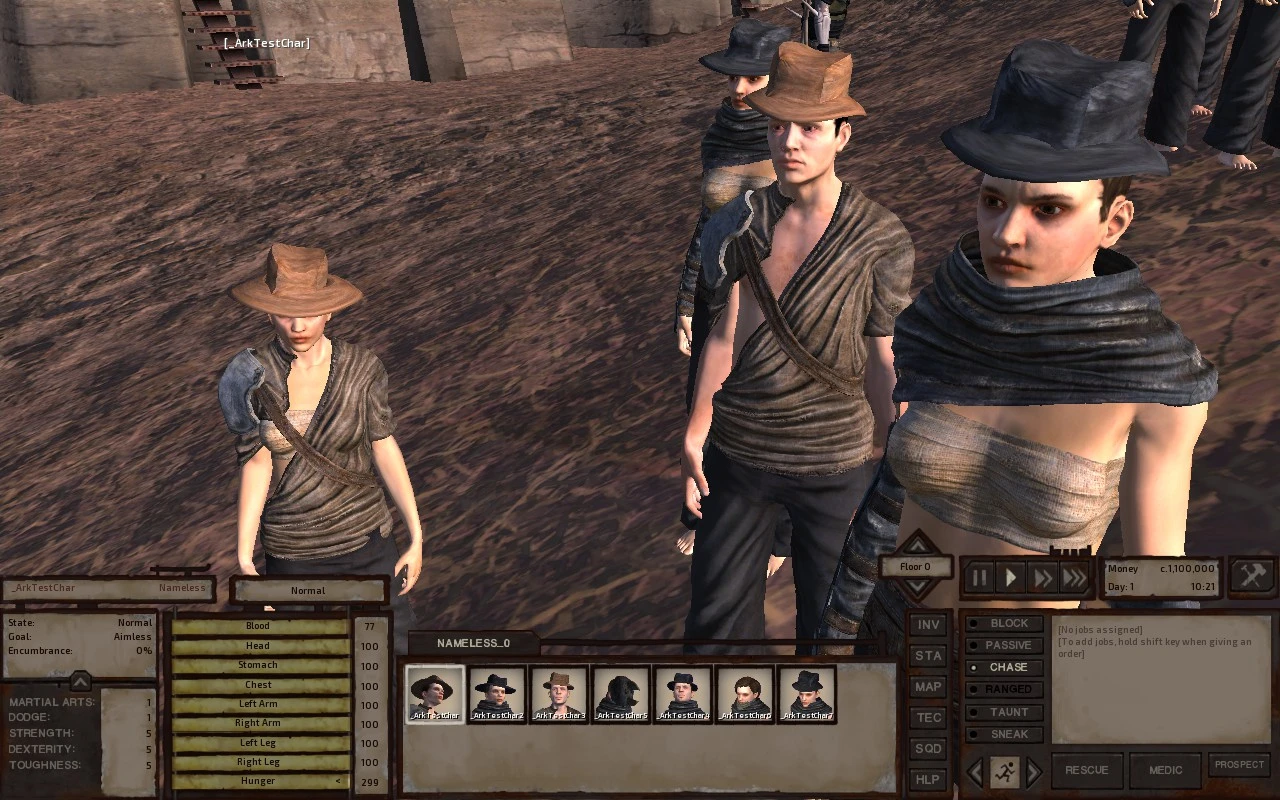Screen dimensions: 1280x800
Task: Pause the game with the pause button
Action: point(980,578)
